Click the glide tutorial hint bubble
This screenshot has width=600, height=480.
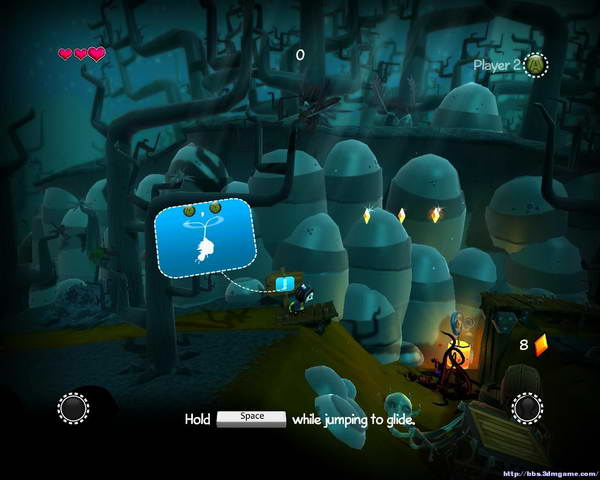point(205,237)
